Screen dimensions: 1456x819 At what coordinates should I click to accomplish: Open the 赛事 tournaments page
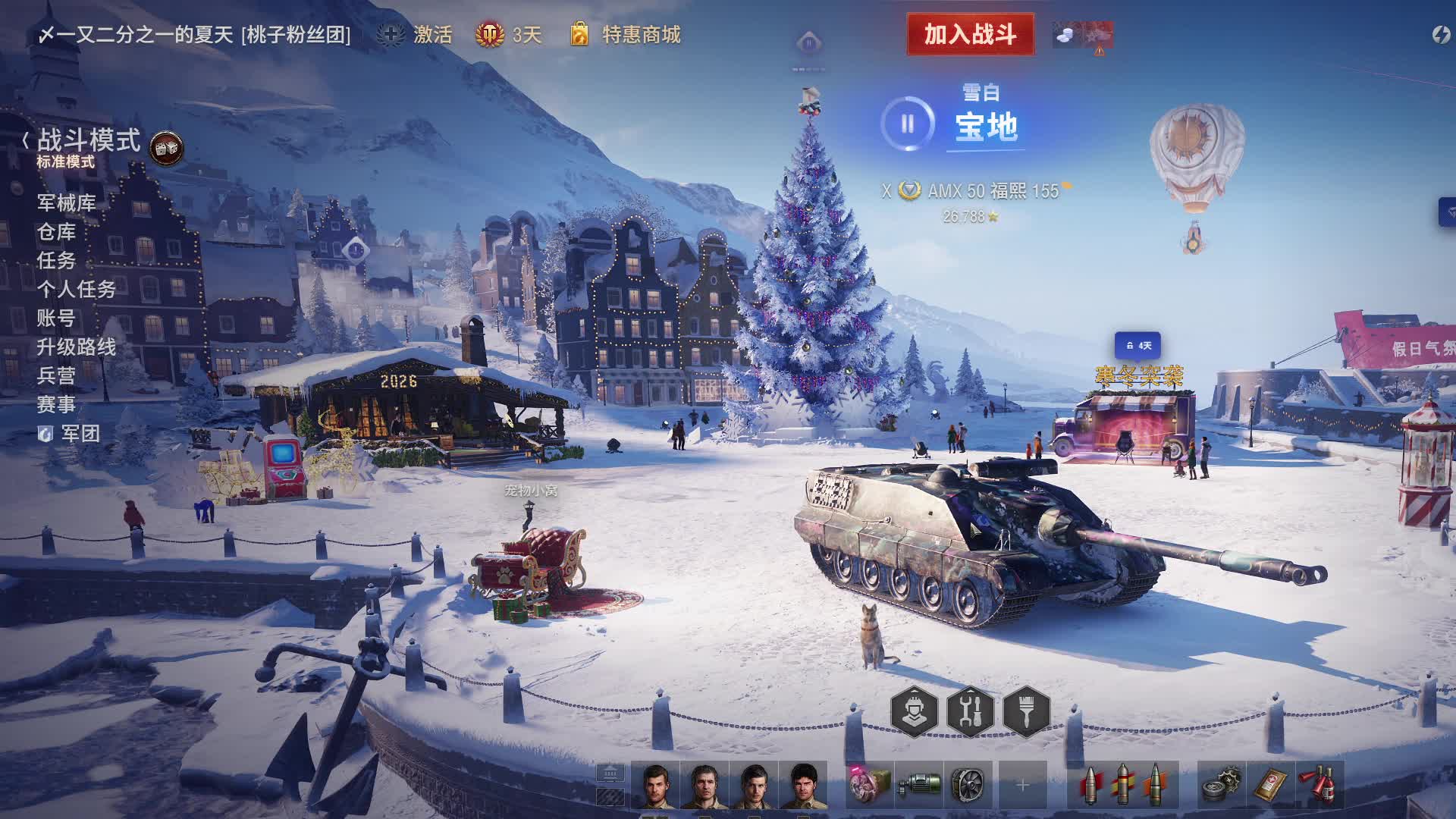click(57, 405)
